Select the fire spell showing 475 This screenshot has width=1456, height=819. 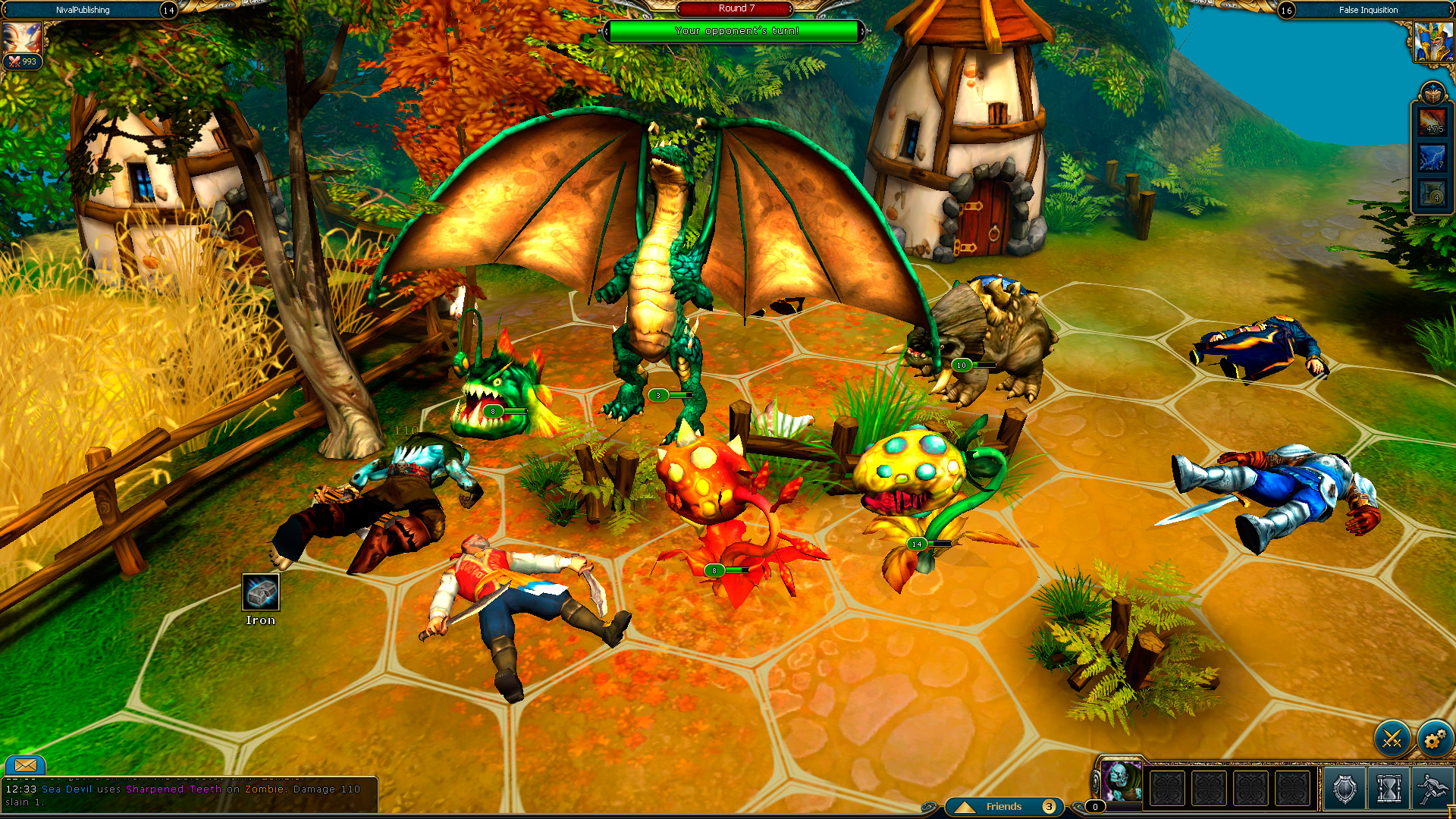point(1432,122)
